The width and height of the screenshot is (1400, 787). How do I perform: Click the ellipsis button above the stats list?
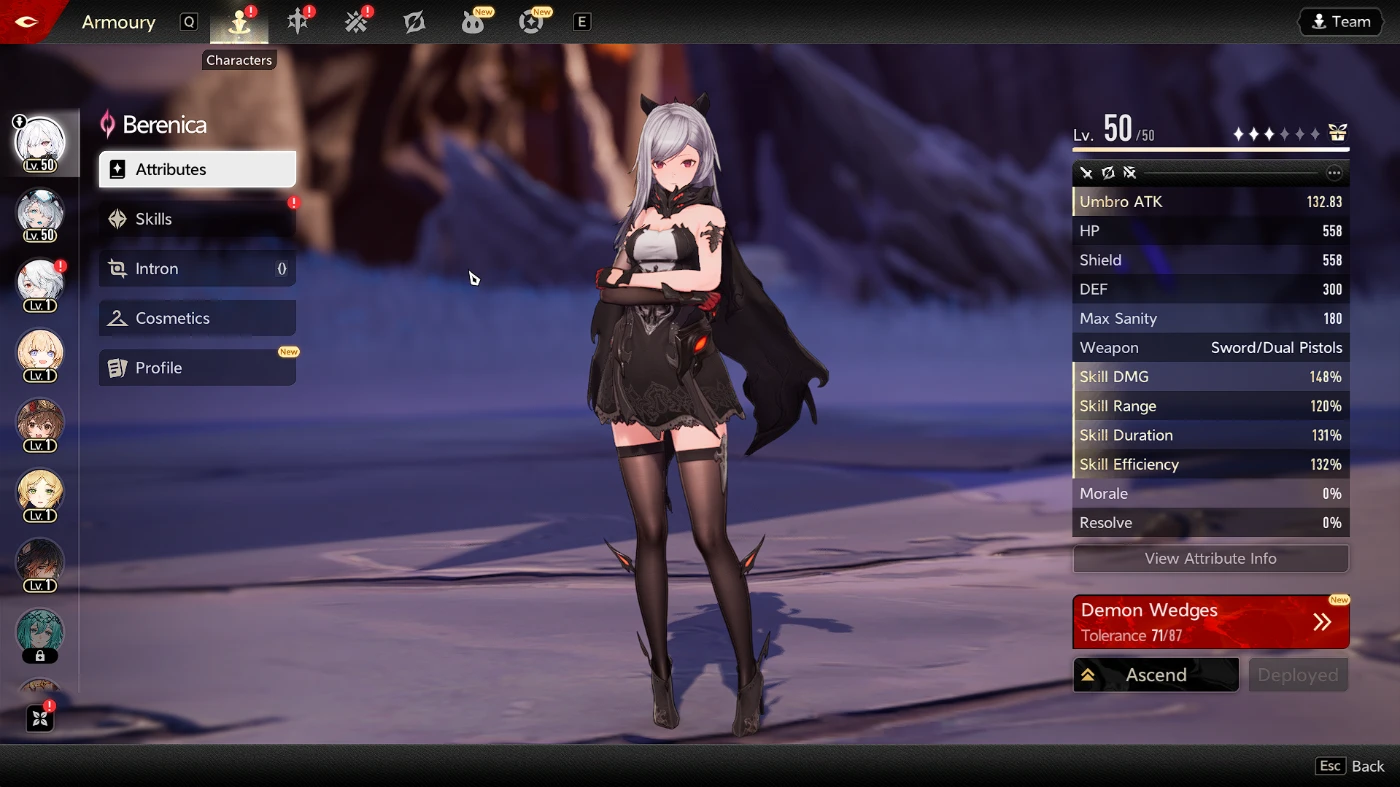click(x=1334, y=172)
